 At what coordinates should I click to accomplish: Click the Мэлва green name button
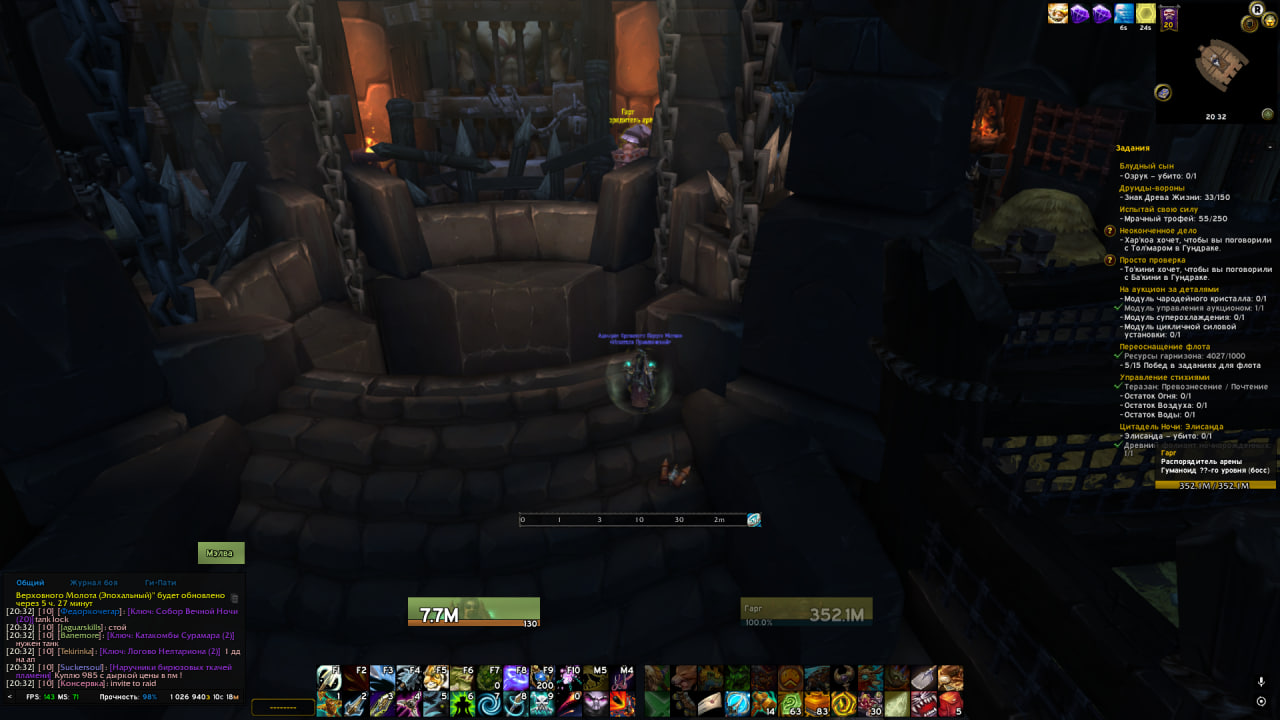pyautogui.click(x=220, y=553)
